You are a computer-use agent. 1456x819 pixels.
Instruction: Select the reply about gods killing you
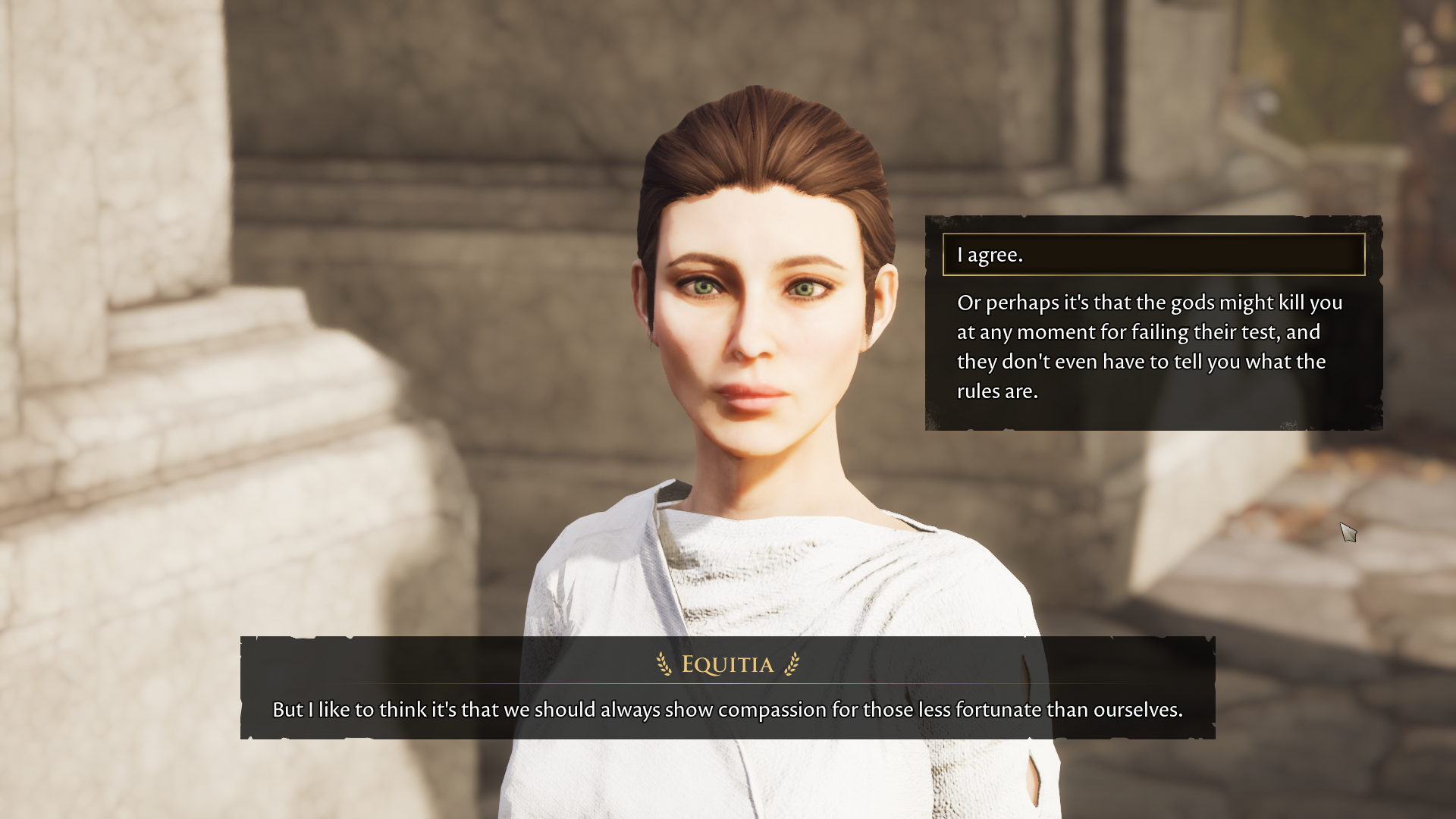(x=1149, y=347)
